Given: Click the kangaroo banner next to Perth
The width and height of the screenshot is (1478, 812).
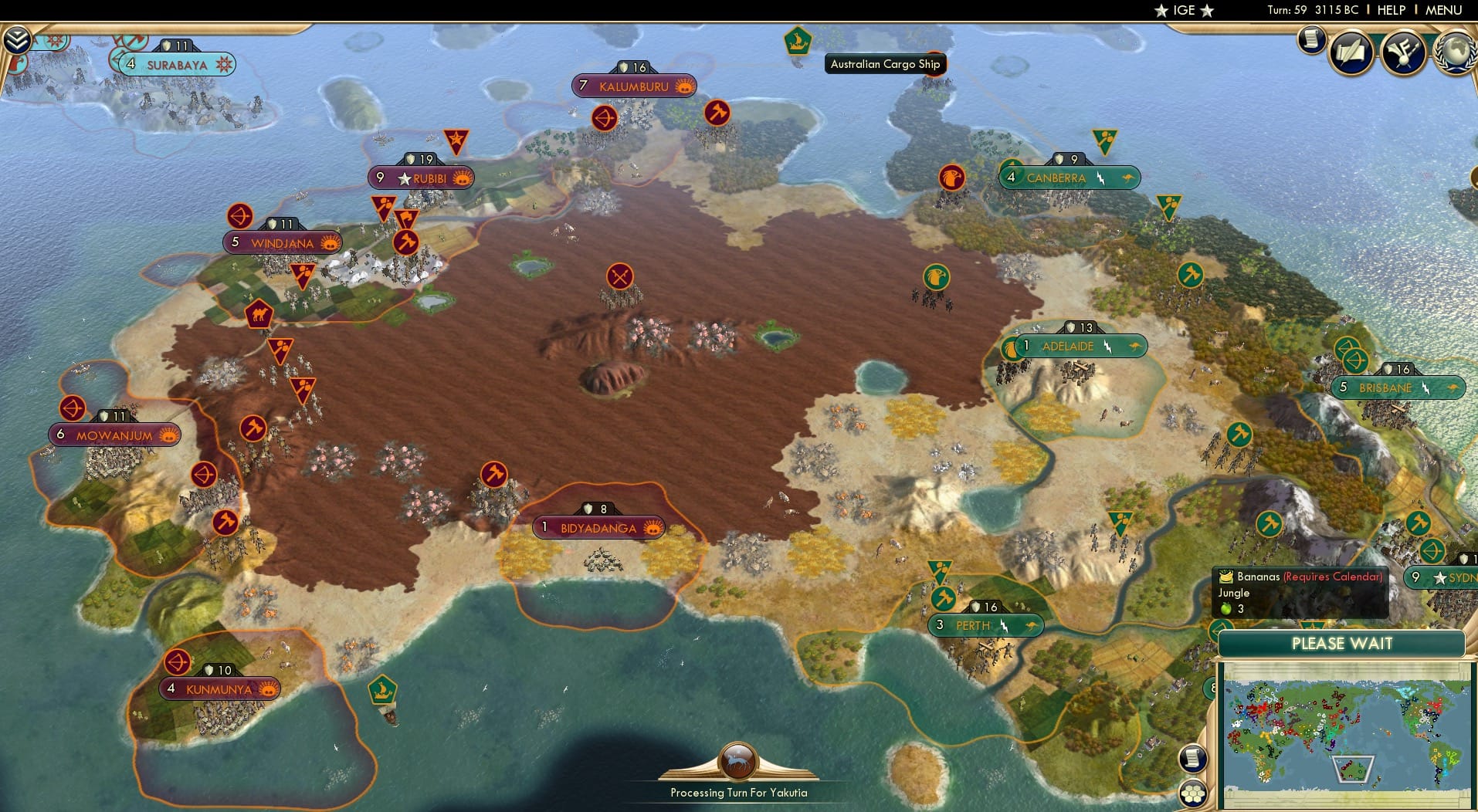Looking at the screenshot, I should [x=1035, y=626].
